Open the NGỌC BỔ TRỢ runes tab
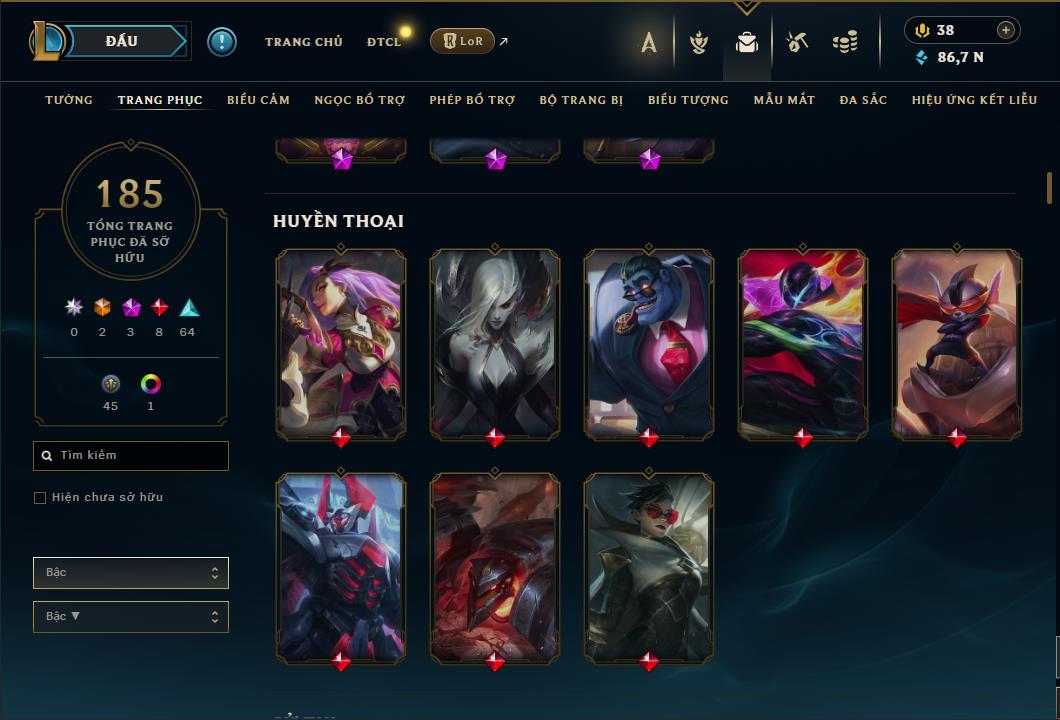The height and width of the screenshot is (720, 1060). [x=359, y=100]
